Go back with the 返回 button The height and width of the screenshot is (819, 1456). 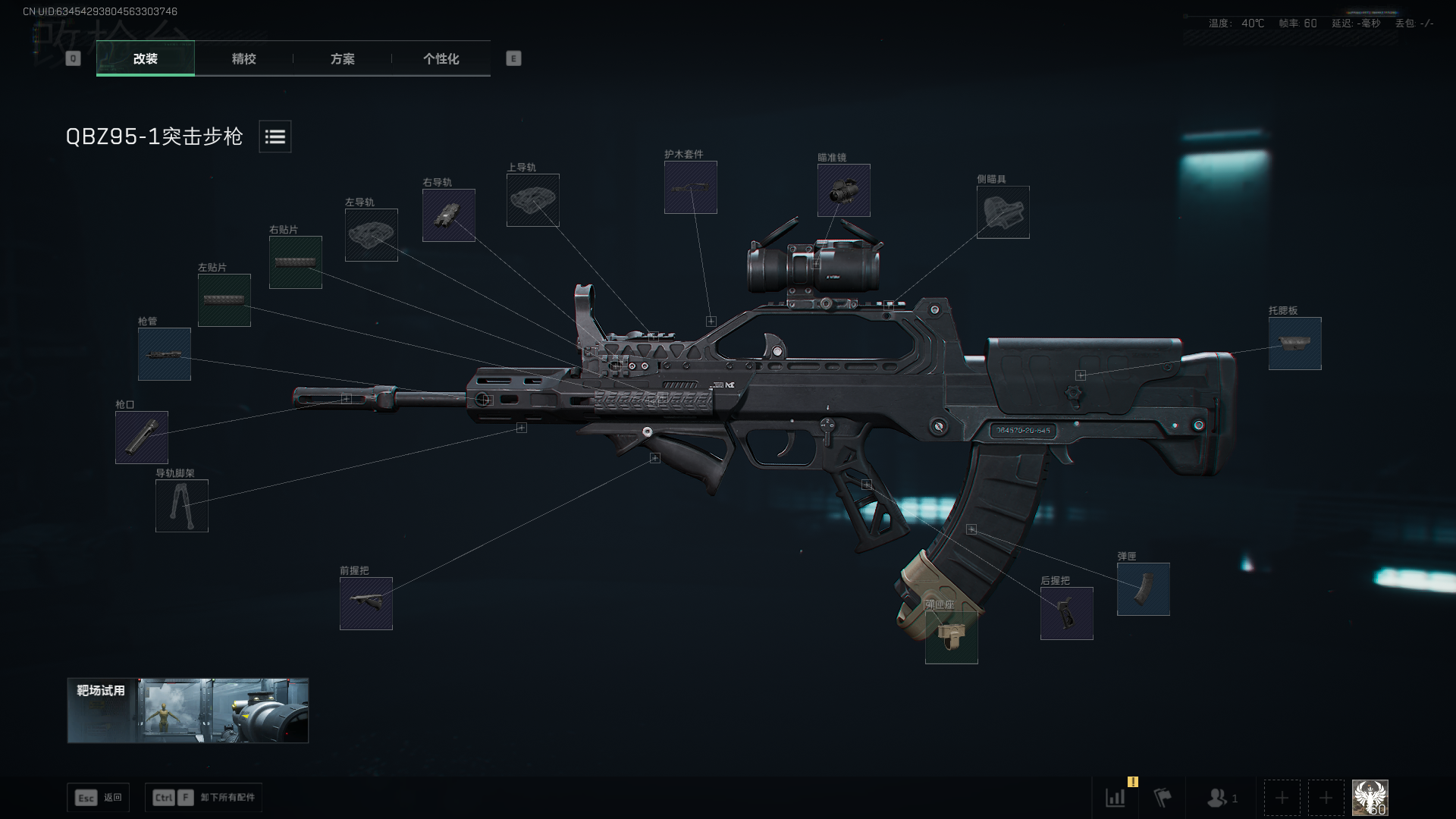99,798
